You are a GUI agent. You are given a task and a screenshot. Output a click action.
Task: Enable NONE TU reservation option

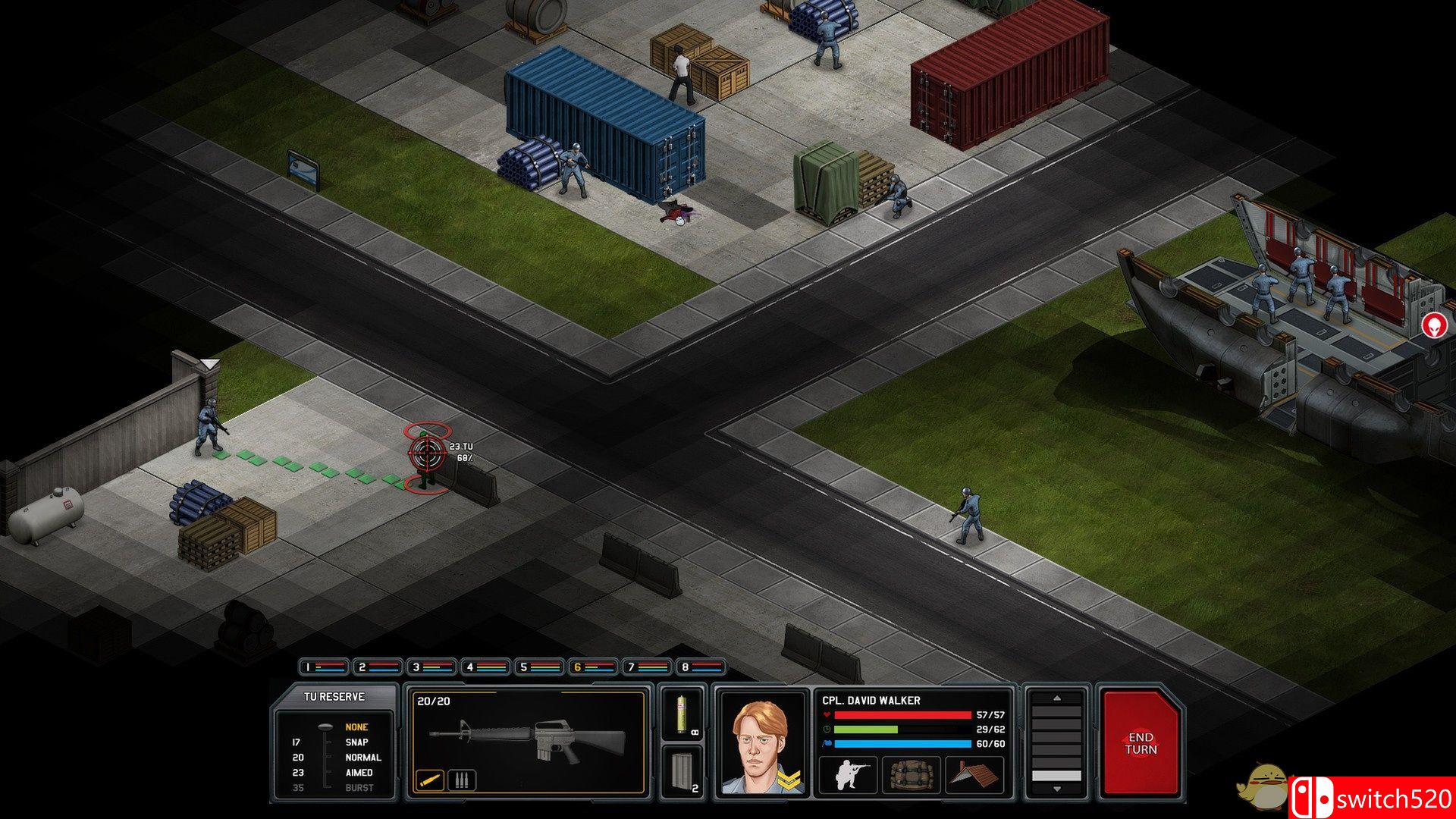tap(355, 726)
